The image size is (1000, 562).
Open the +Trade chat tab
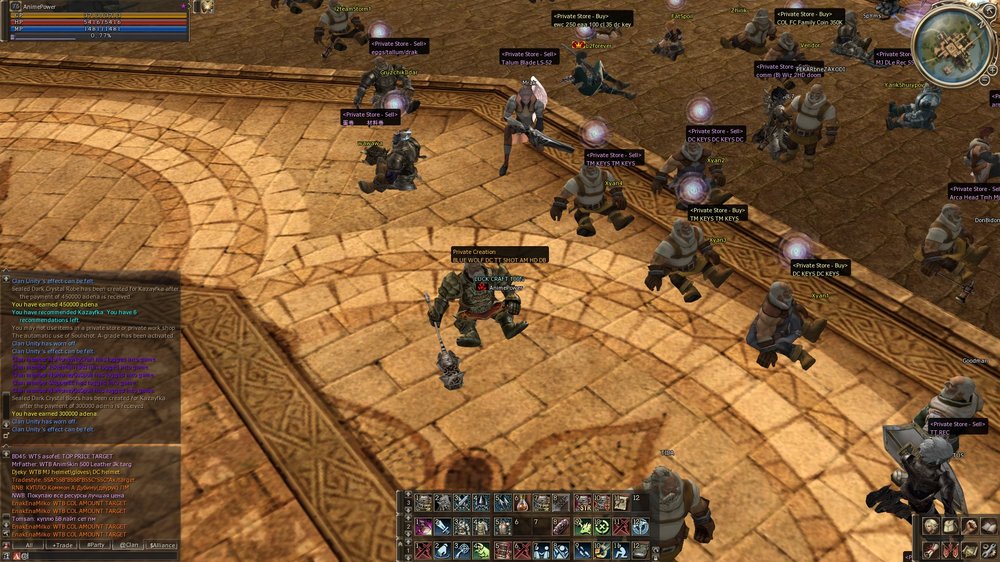(64, 545)
